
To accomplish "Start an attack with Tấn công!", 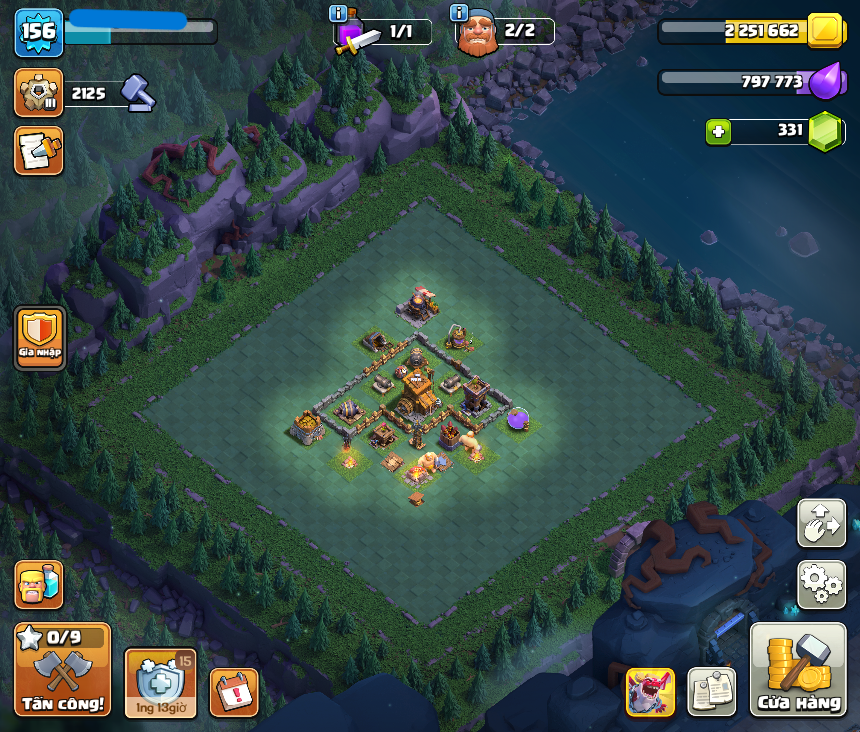I will (62, 670).
